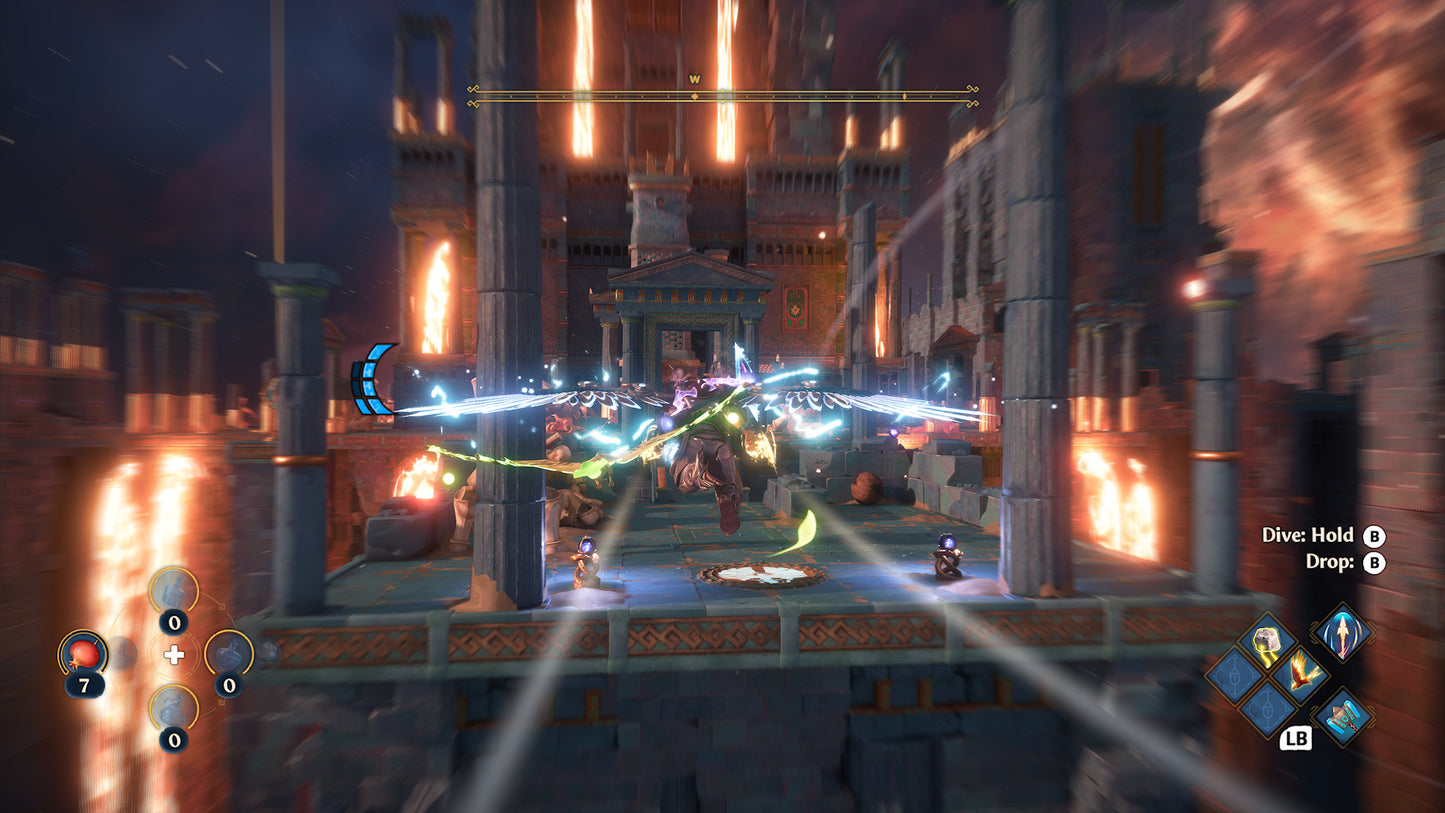
Task: Select the top potion flask in the wheel
Action: [174, 590]
